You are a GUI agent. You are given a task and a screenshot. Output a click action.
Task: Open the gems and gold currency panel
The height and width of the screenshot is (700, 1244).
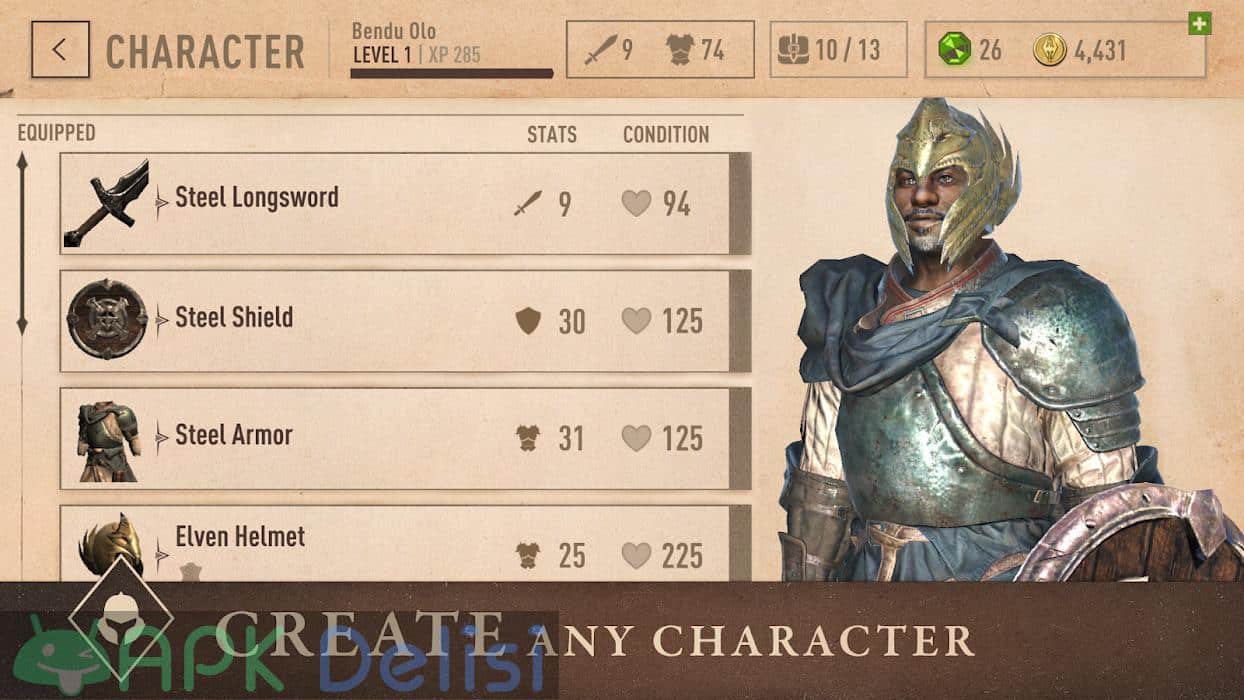1064,50
